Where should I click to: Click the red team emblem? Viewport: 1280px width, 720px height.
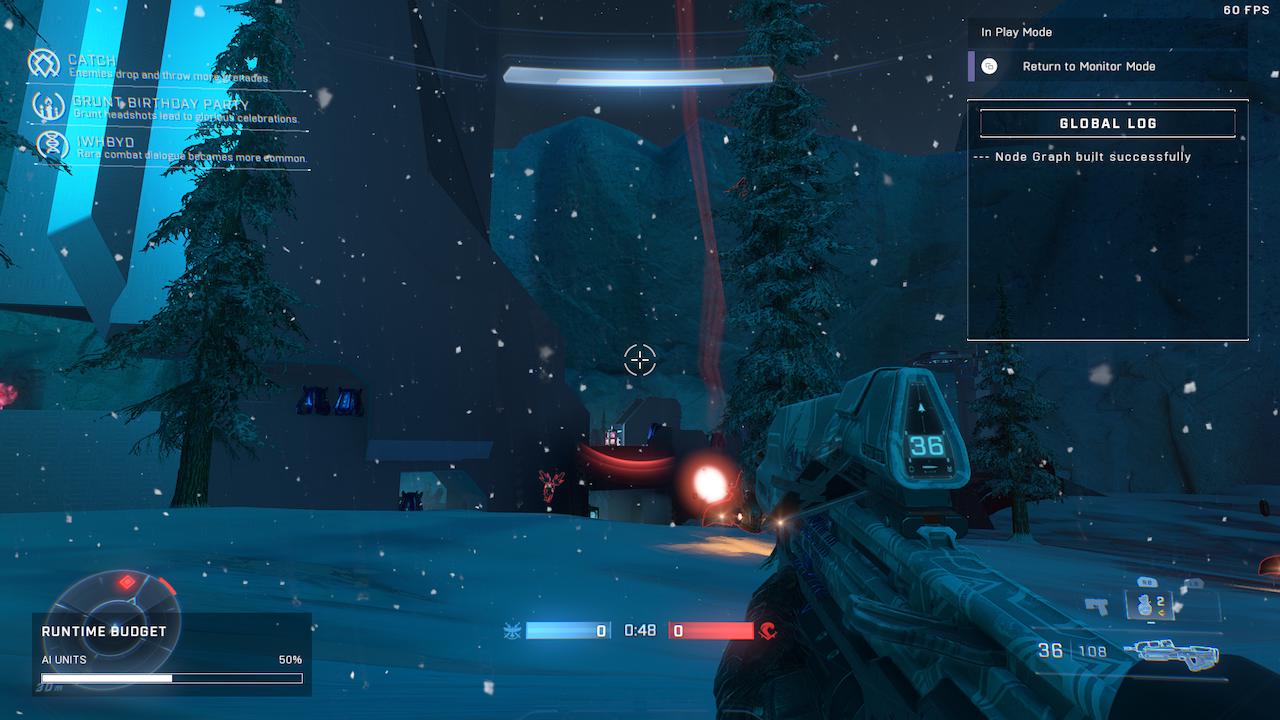(x=768, y=631)
